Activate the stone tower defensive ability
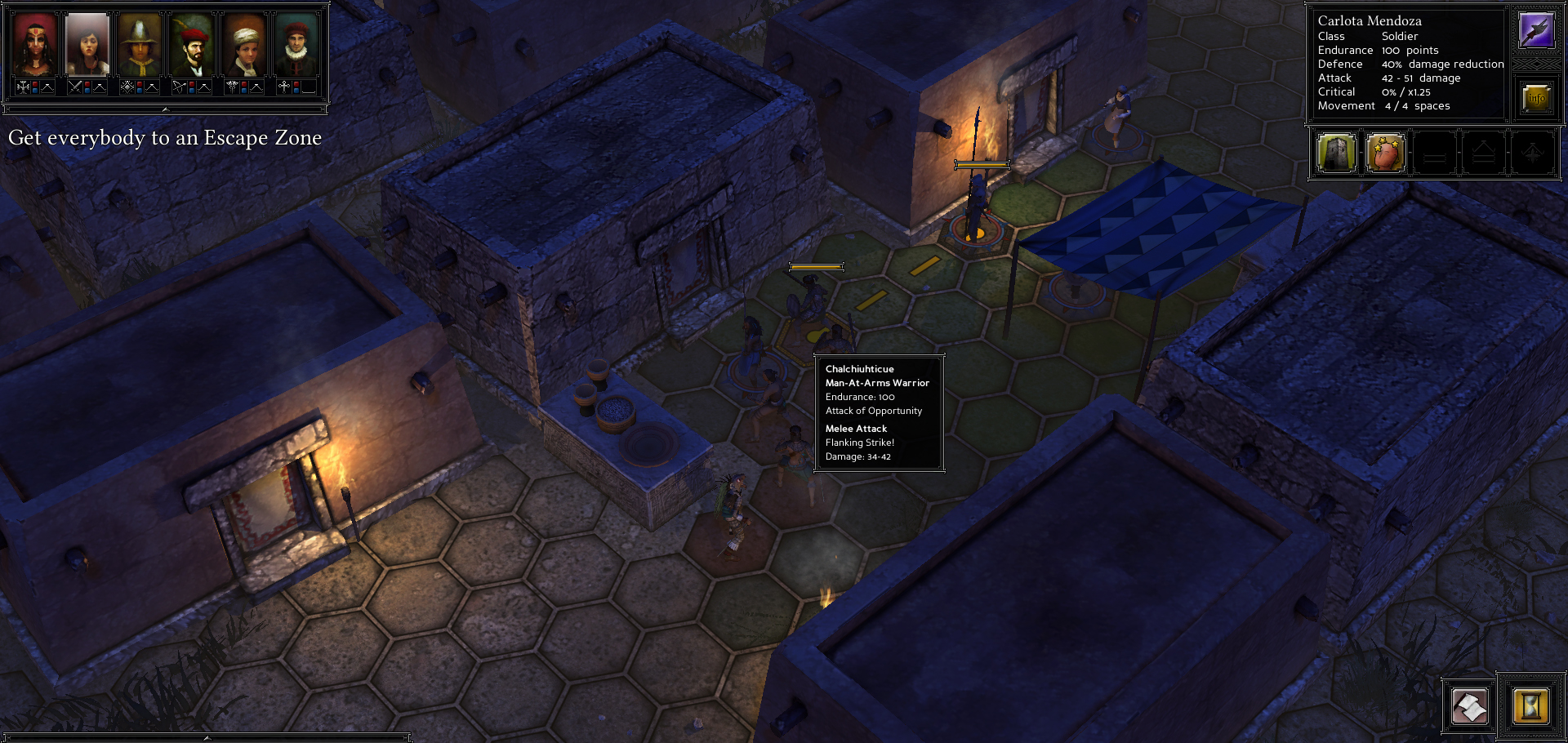The image size is (1568, 743). [1337, 153]
